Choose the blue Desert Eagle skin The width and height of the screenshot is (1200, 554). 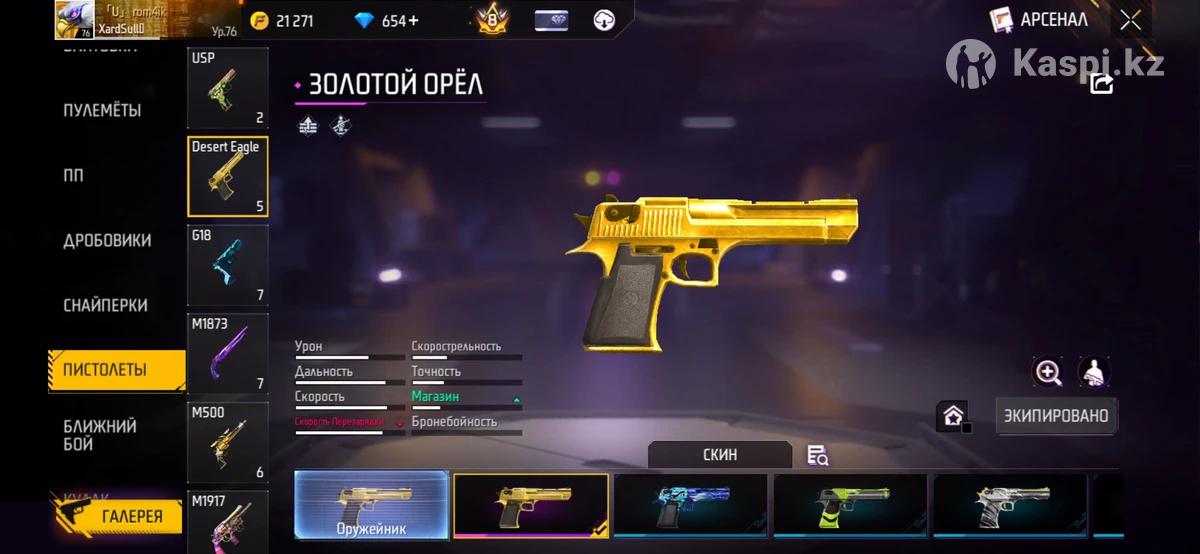[x=690, y=505]
